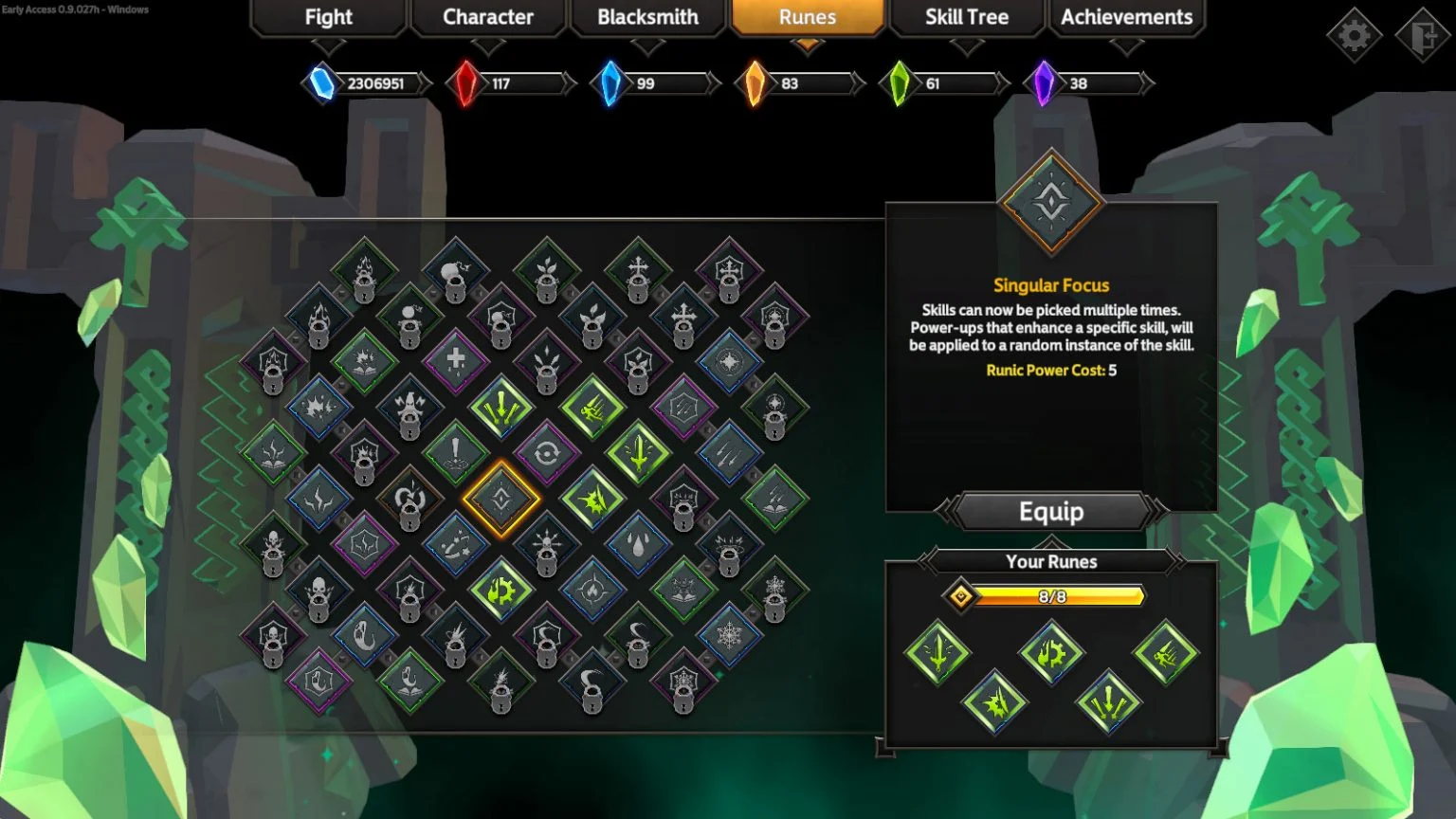The height and width of the screenshot is (819, 1456).
Task: Click the 8/8 Runic Power bar
Action: (x=1052, y=596)
